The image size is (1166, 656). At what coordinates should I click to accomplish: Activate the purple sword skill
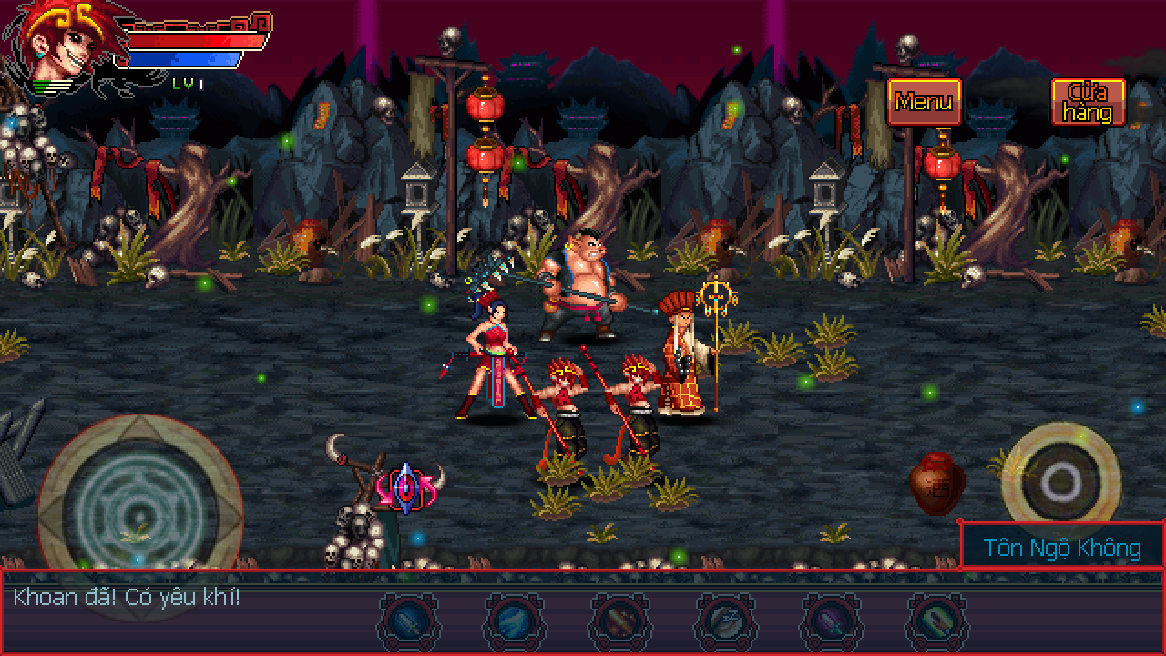tap(831, 620)
